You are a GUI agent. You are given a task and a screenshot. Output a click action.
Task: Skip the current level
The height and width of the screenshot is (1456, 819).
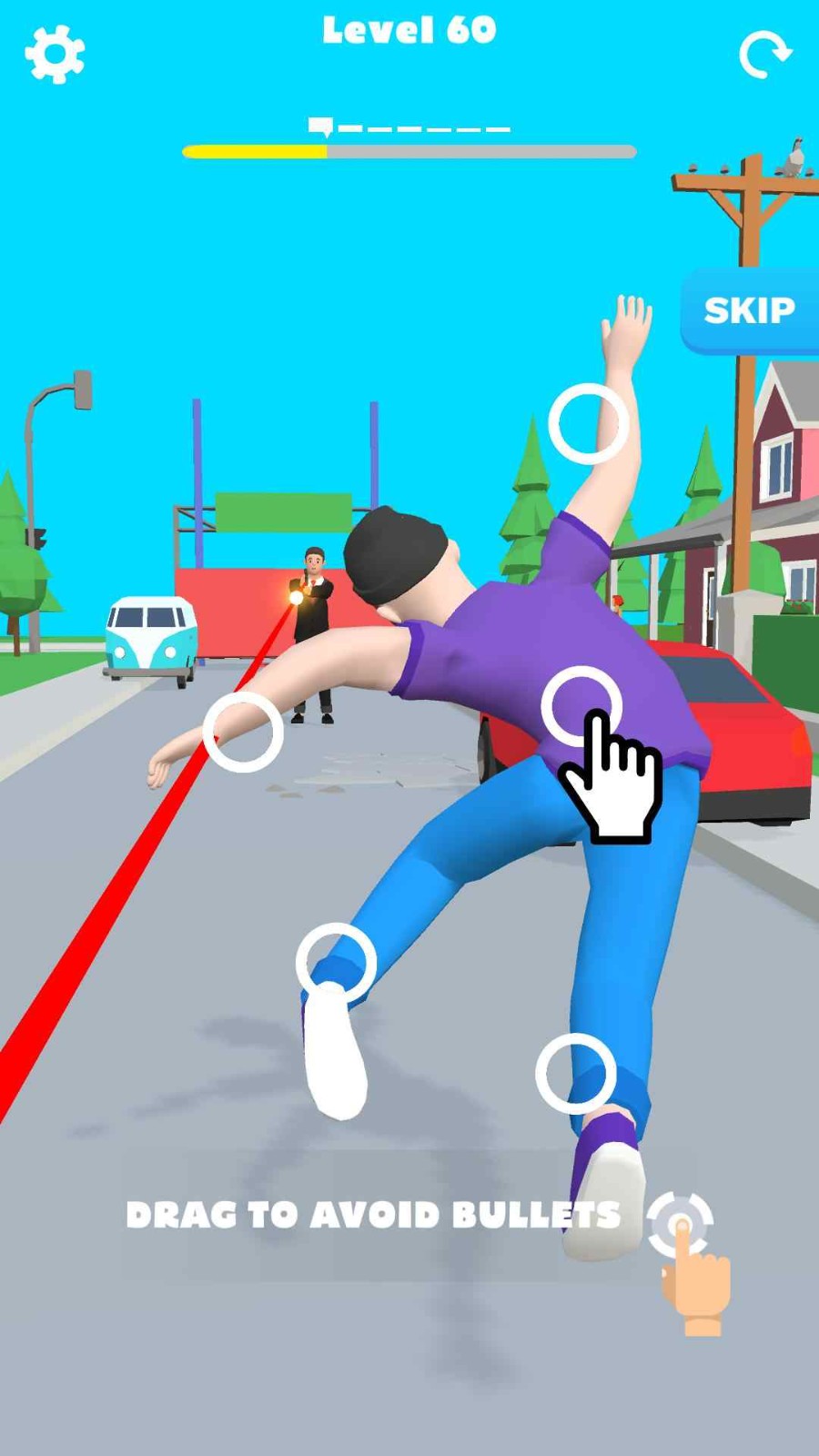pos(749,310)
